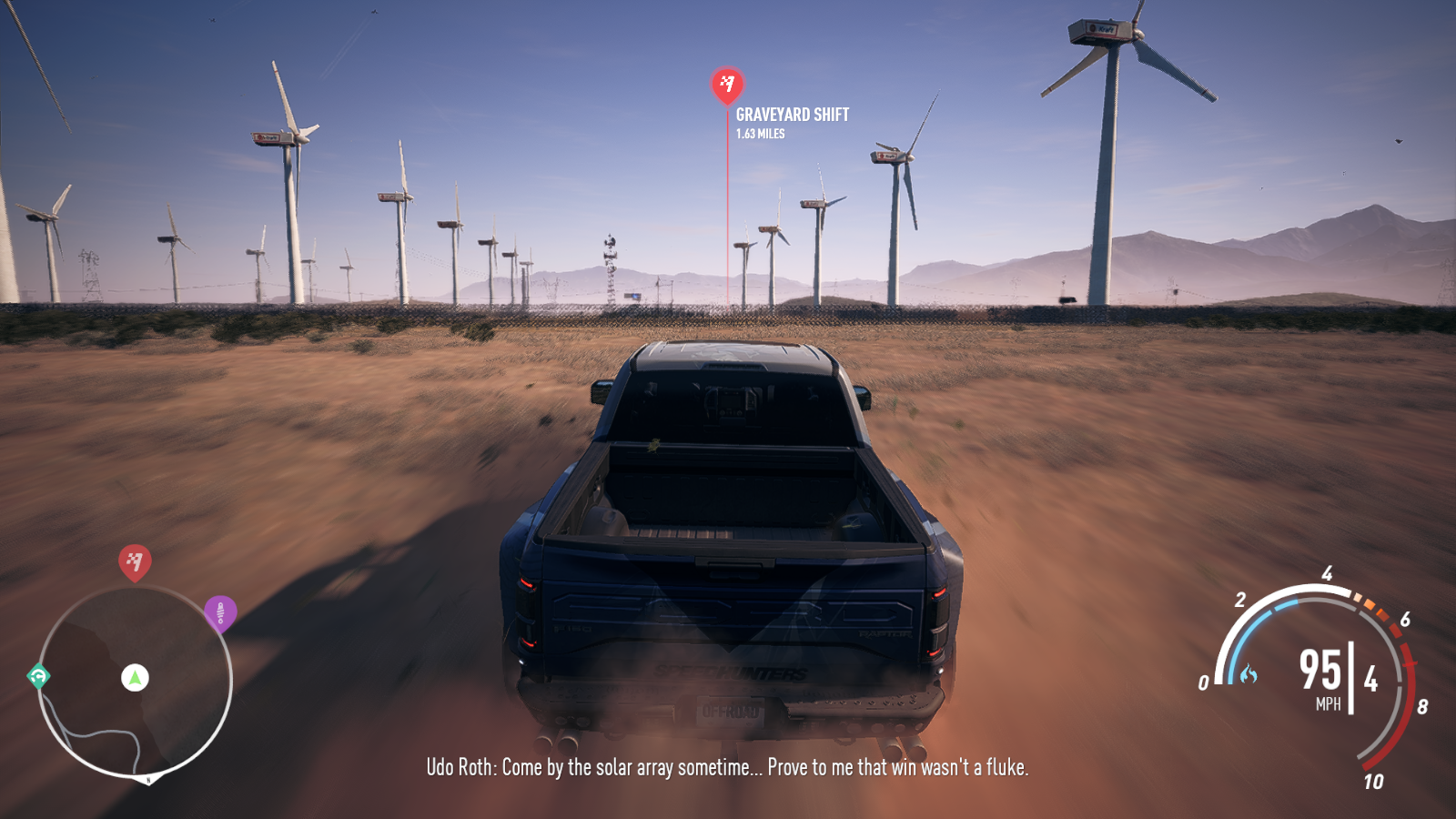Select the purple tune-up shop marker
Screen dimensions: 1456x819
point(220,612)
